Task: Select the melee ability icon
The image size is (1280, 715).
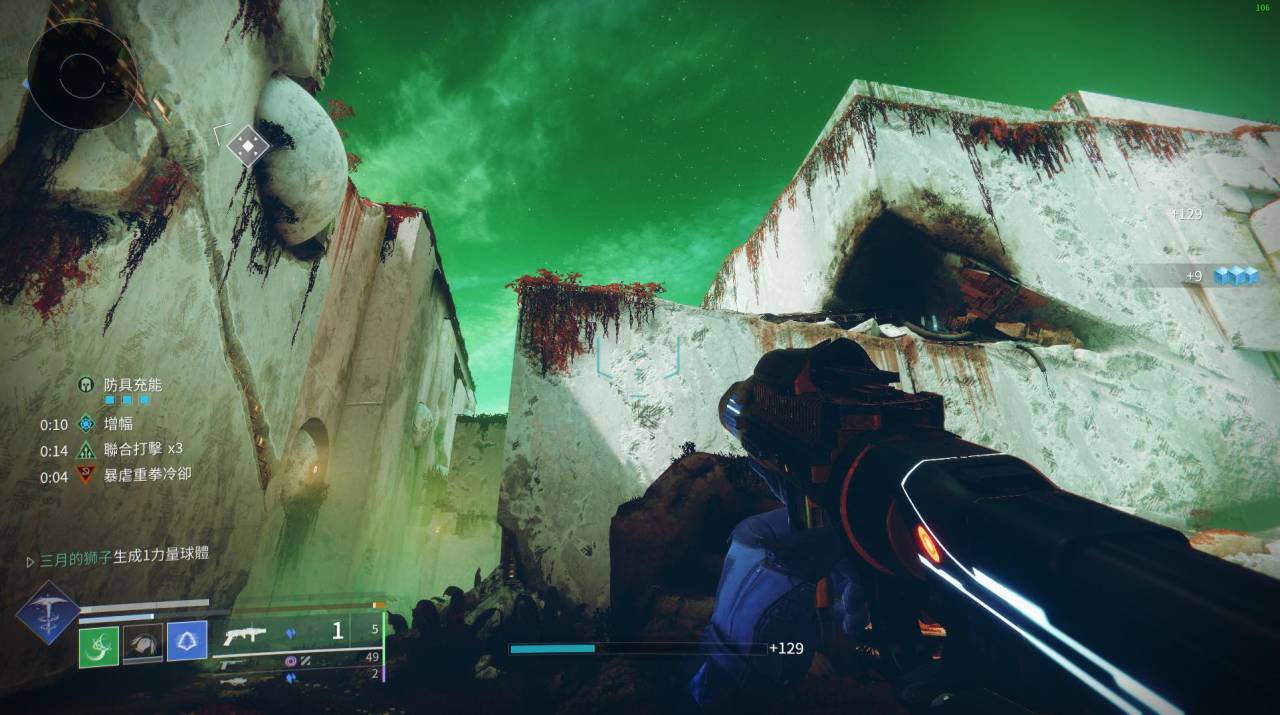Action: (143, 645)
